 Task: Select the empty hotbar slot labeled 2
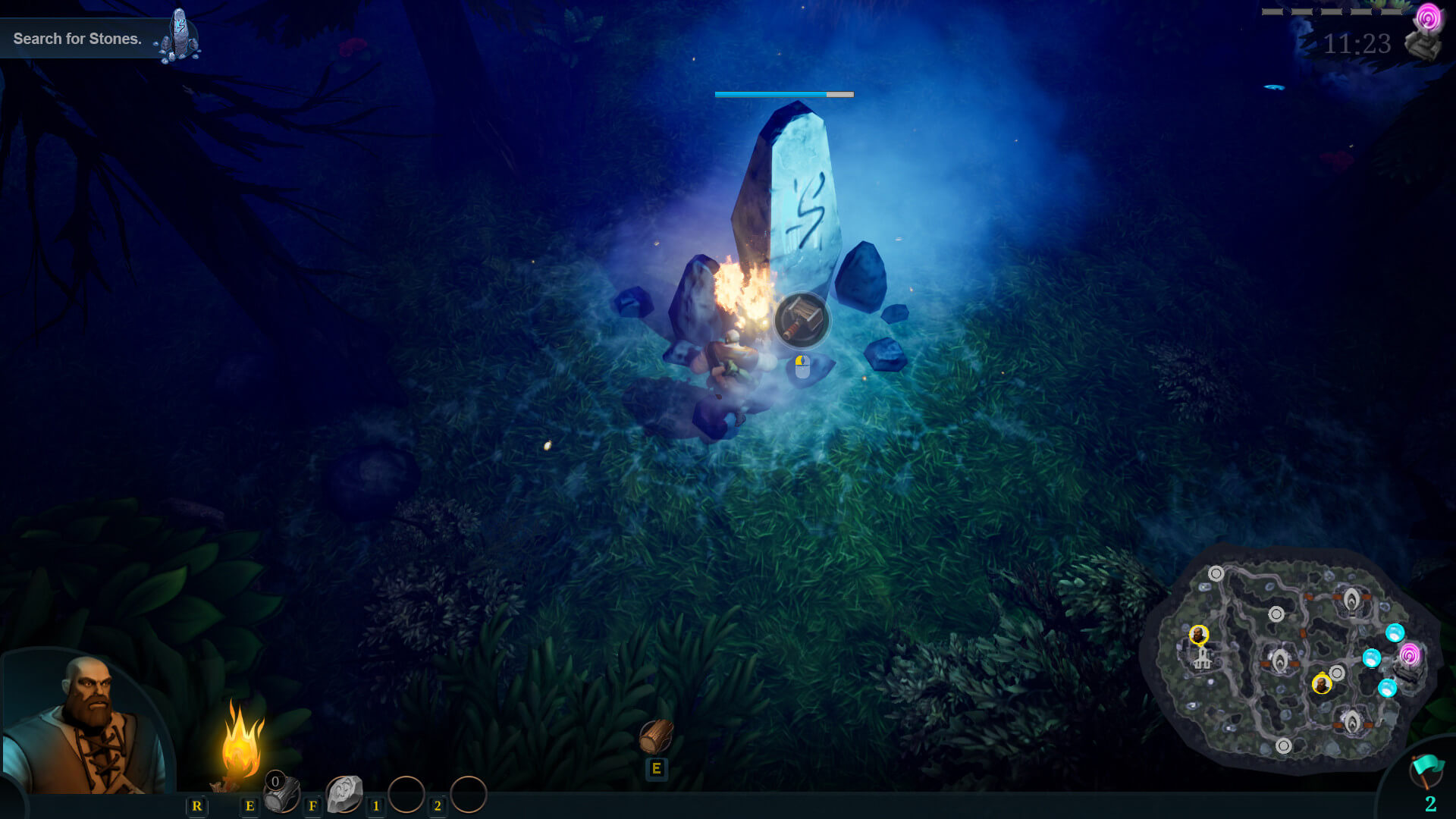coord(469,795)
